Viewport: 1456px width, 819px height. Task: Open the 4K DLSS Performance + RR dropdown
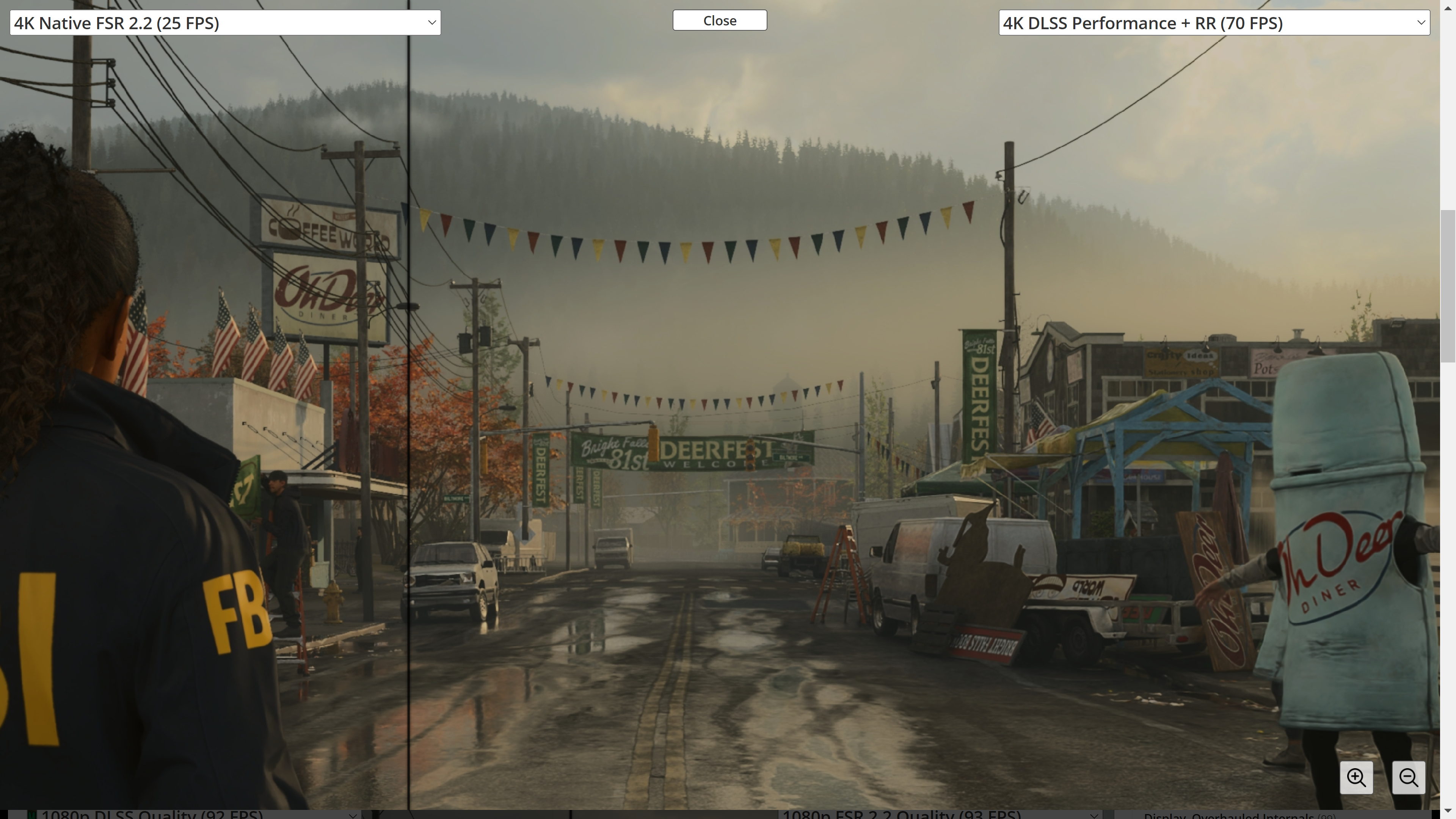(x=1213, y=23)
